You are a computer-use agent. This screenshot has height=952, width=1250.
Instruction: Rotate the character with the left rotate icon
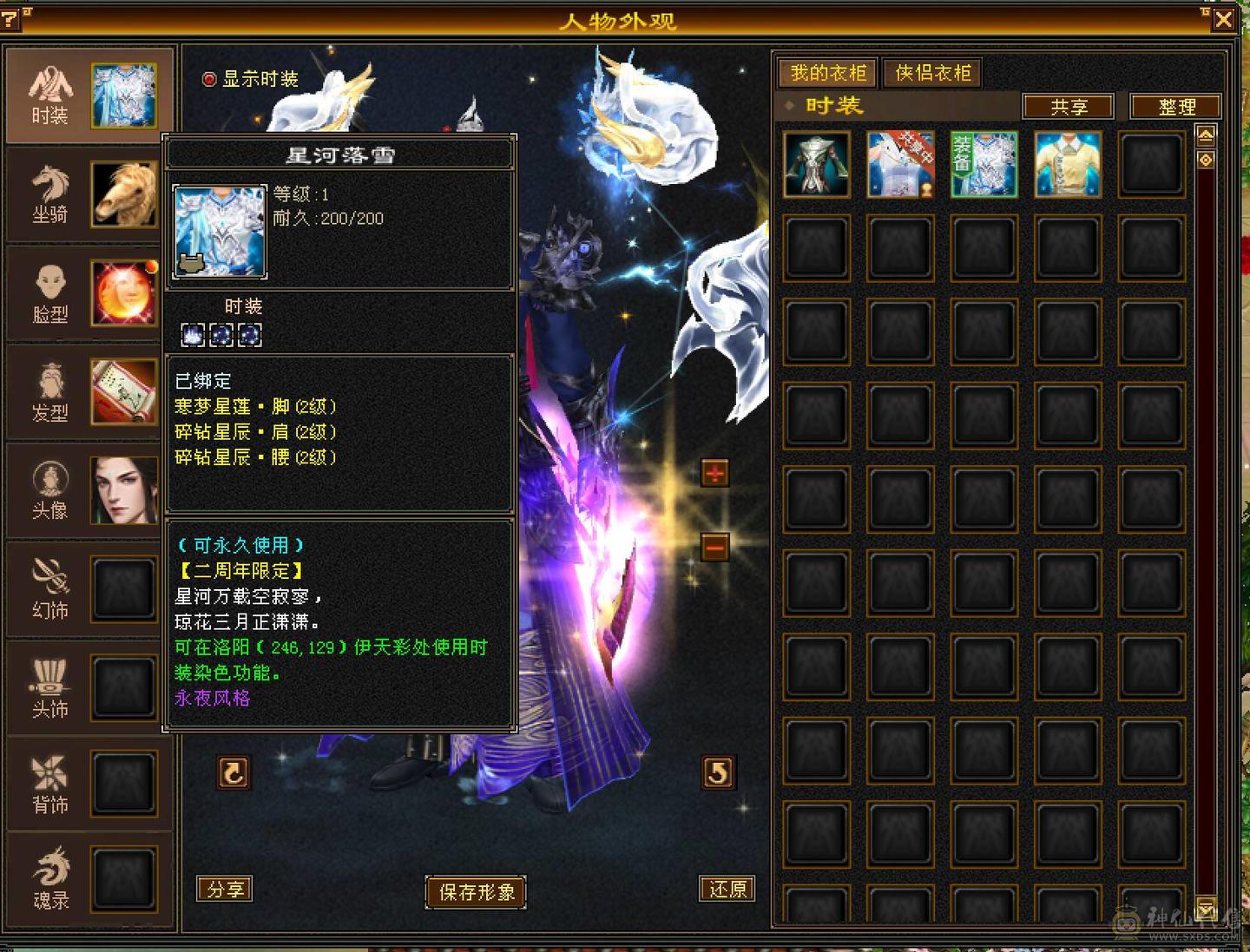tap(233, 773)
